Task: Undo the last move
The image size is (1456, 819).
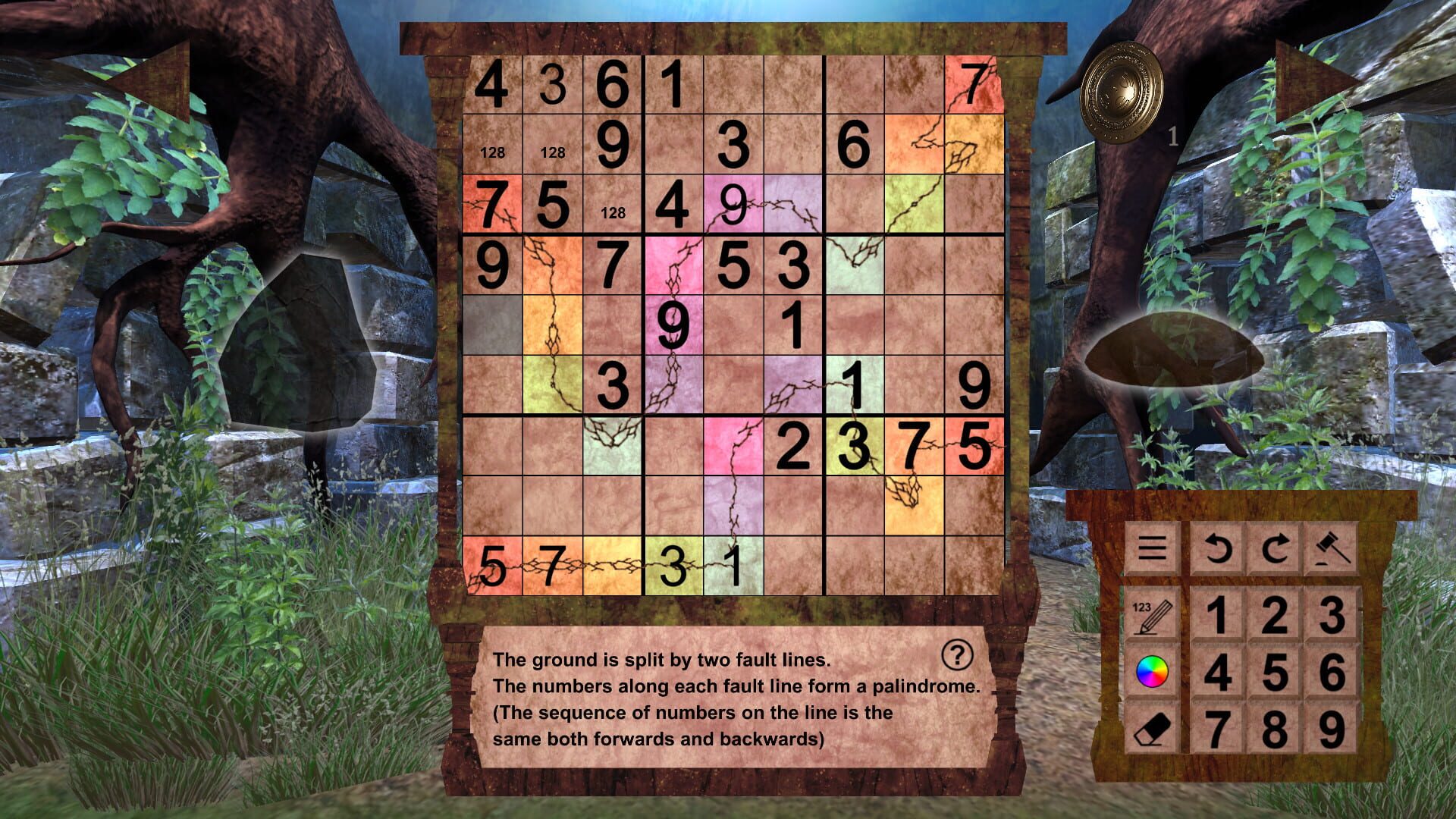Action: 1217,549
